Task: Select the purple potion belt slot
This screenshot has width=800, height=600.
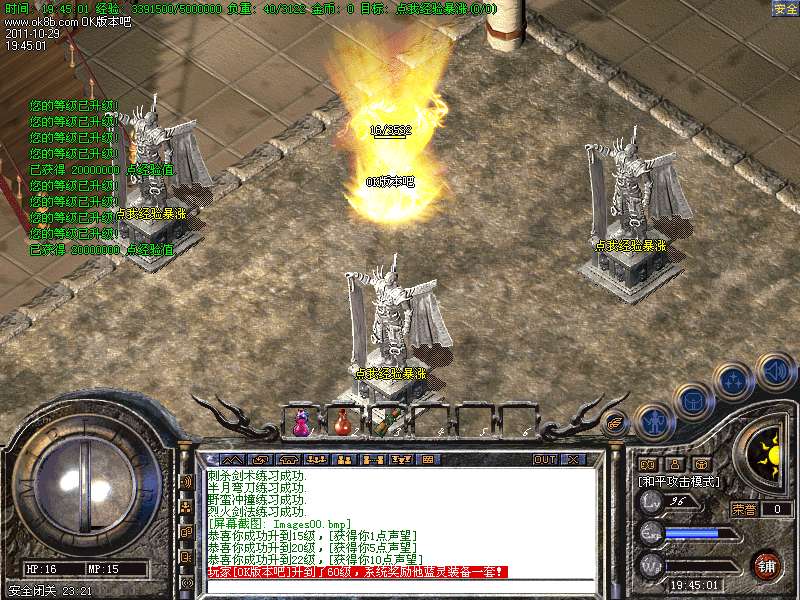Action: 301,424
